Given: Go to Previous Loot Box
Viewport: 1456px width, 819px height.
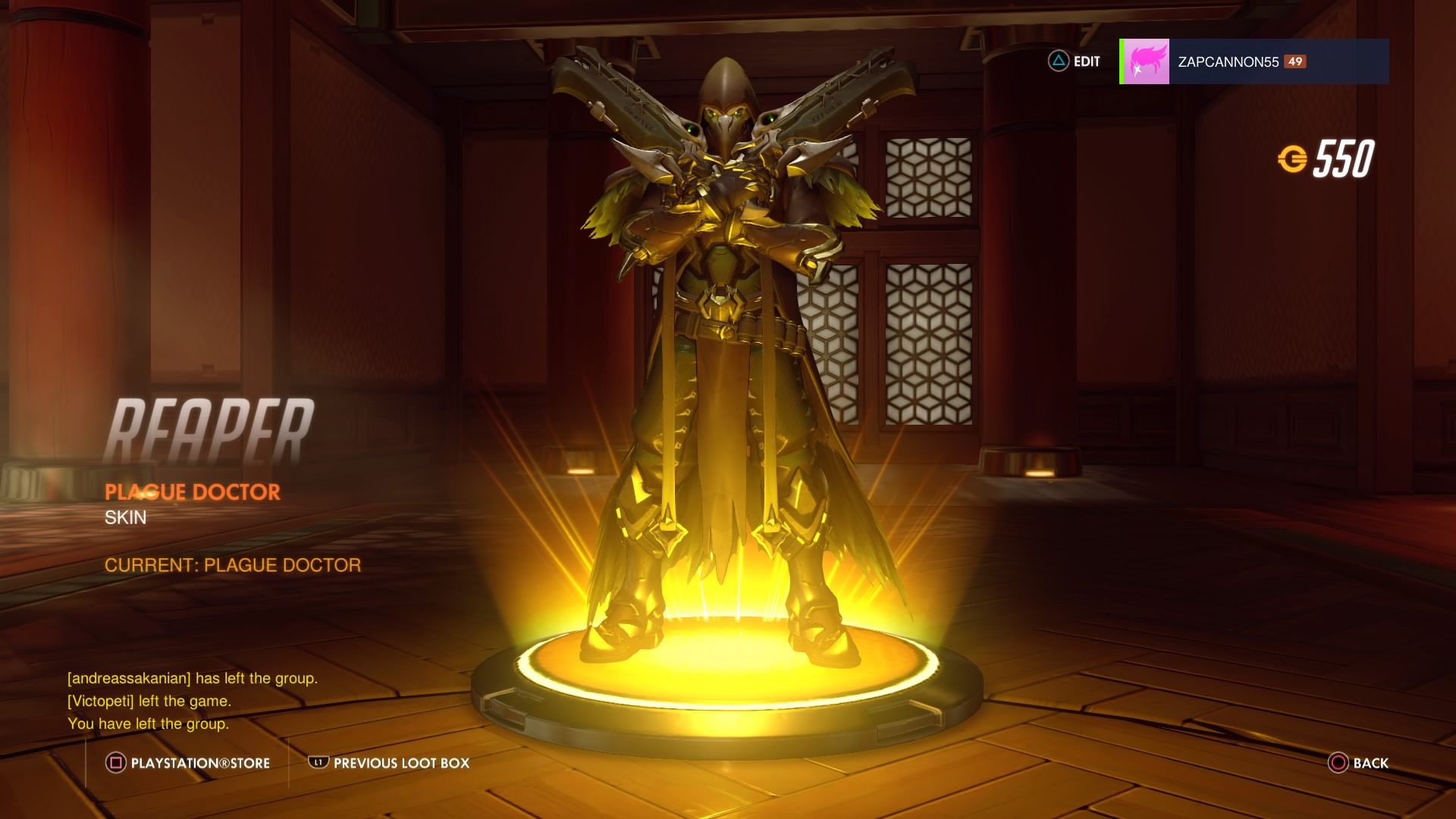Looking at the screenshot, I should [389, 763].
